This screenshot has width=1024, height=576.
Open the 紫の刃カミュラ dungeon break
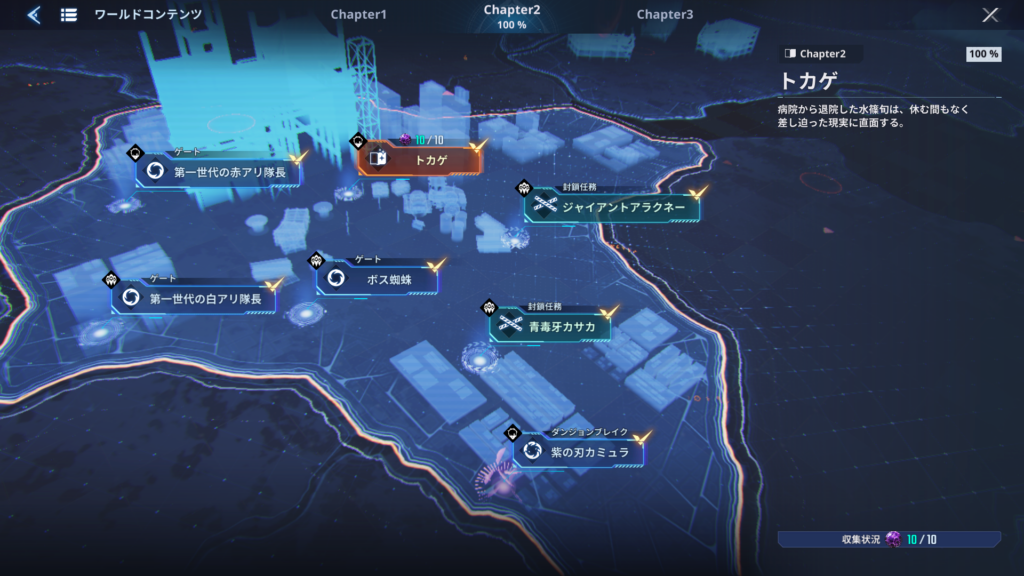pos(578,453)
